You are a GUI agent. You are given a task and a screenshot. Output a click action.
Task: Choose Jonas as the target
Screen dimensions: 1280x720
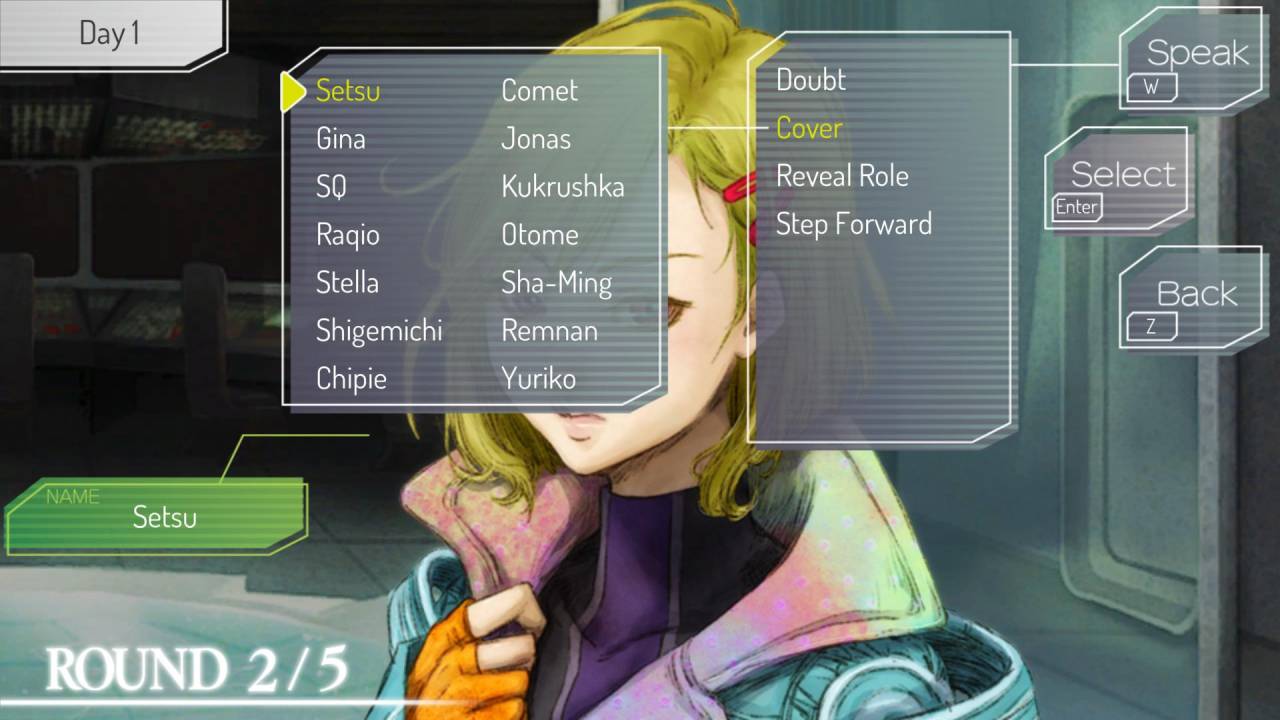click(536, 139)
